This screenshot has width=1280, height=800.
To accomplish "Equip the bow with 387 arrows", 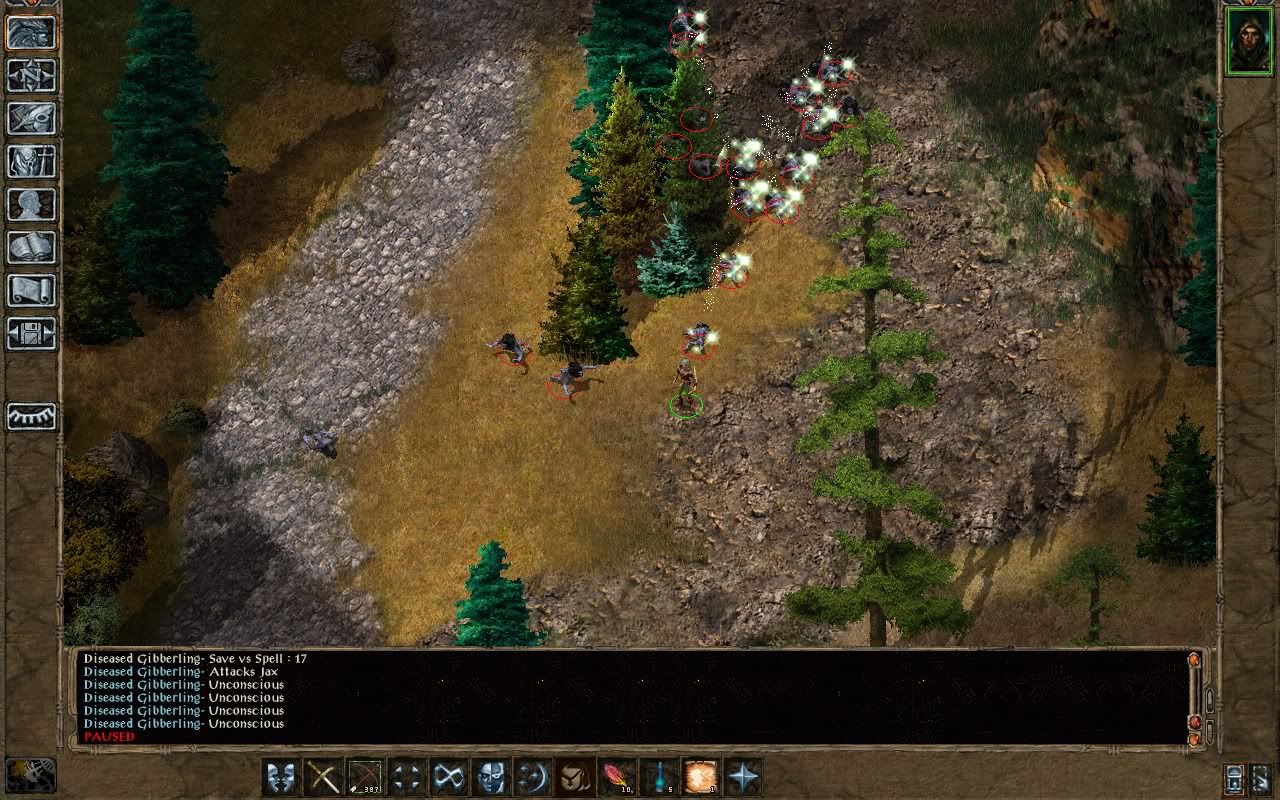I will tap(364, 777).
